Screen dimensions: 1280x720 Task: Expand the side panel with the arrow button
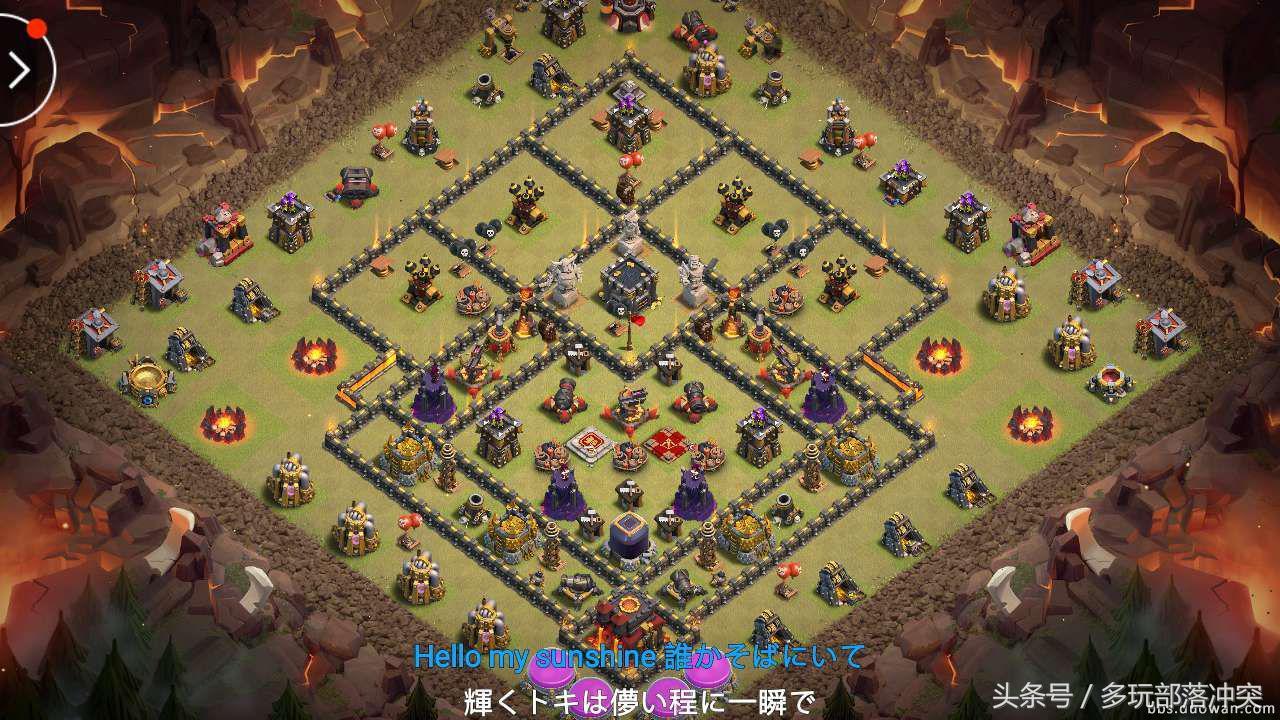tap(18, 70)
